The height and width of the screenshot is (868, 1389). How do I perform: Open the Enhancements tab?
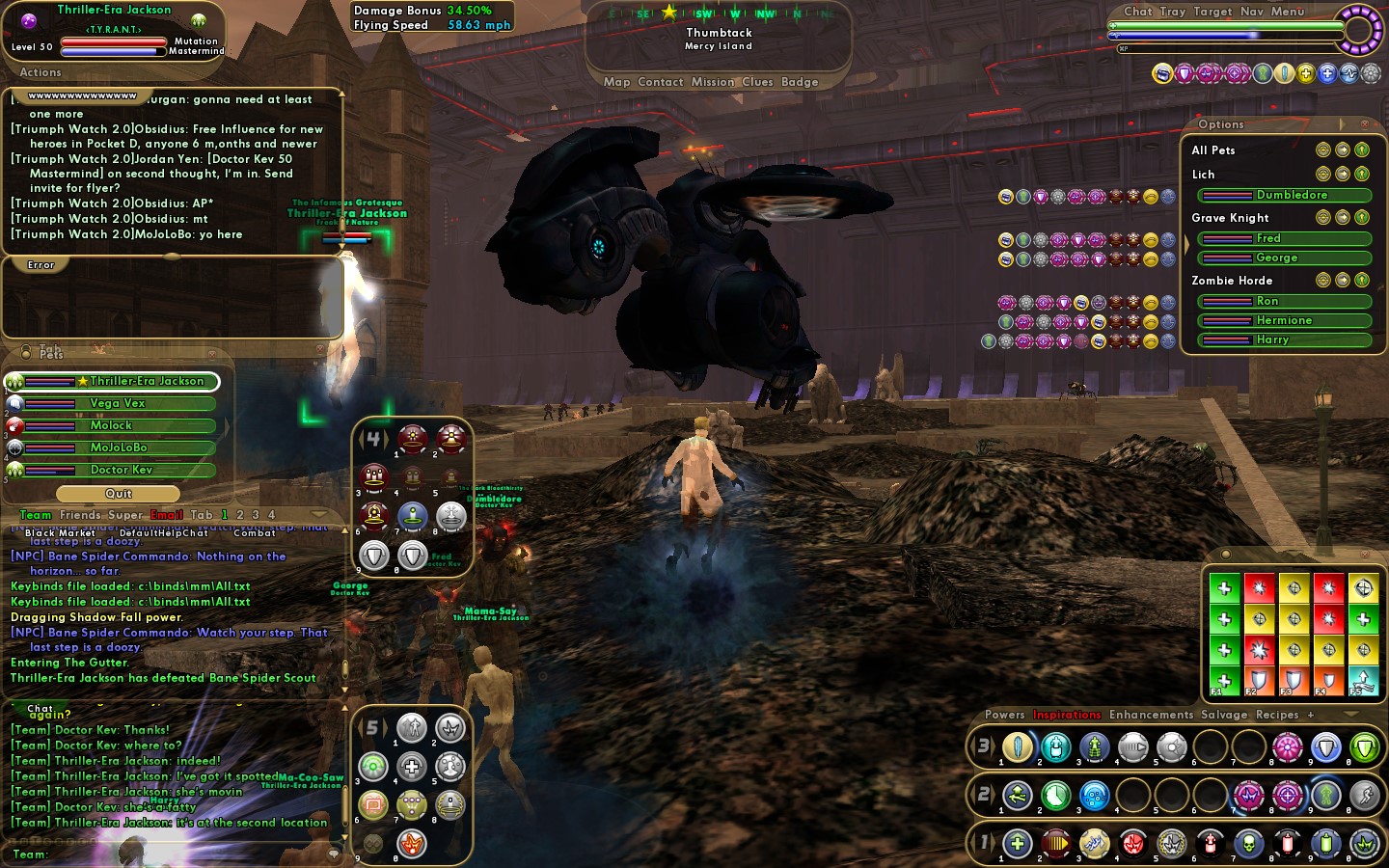coord(1151,715)
